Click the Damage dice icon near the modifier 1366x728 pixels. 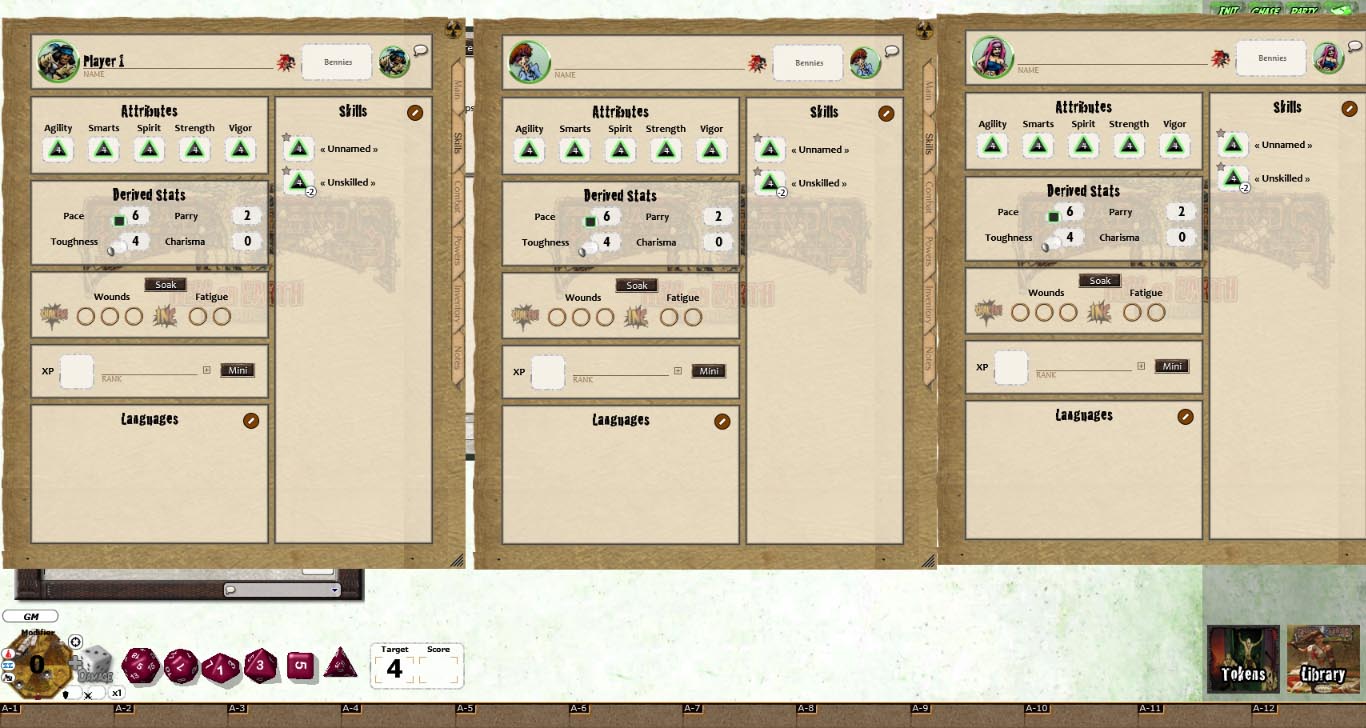pos(95,662)
